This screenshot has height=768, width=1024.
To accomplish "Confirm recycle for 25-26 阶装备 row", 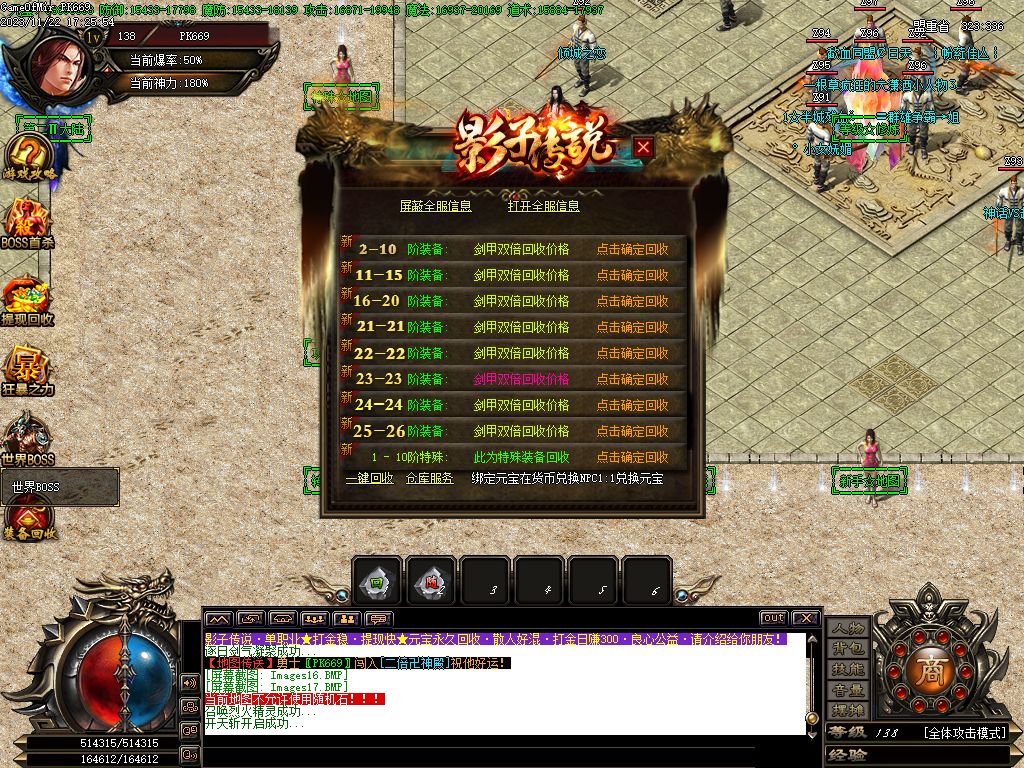I will click(632, 431).
